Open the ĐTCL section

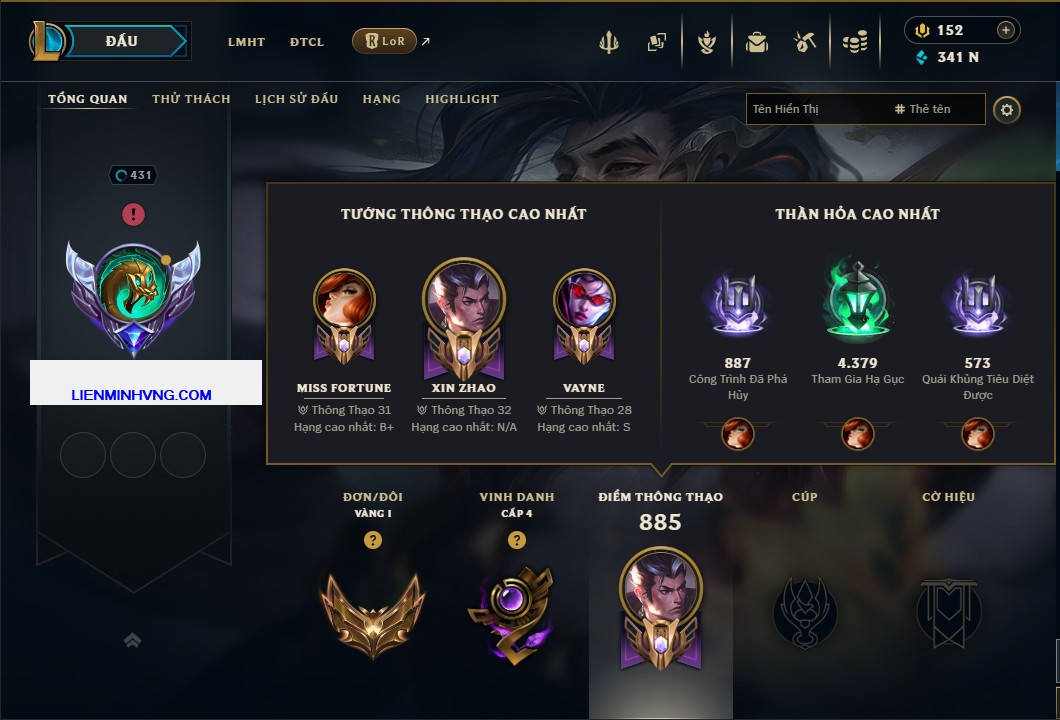click(307, 42)
